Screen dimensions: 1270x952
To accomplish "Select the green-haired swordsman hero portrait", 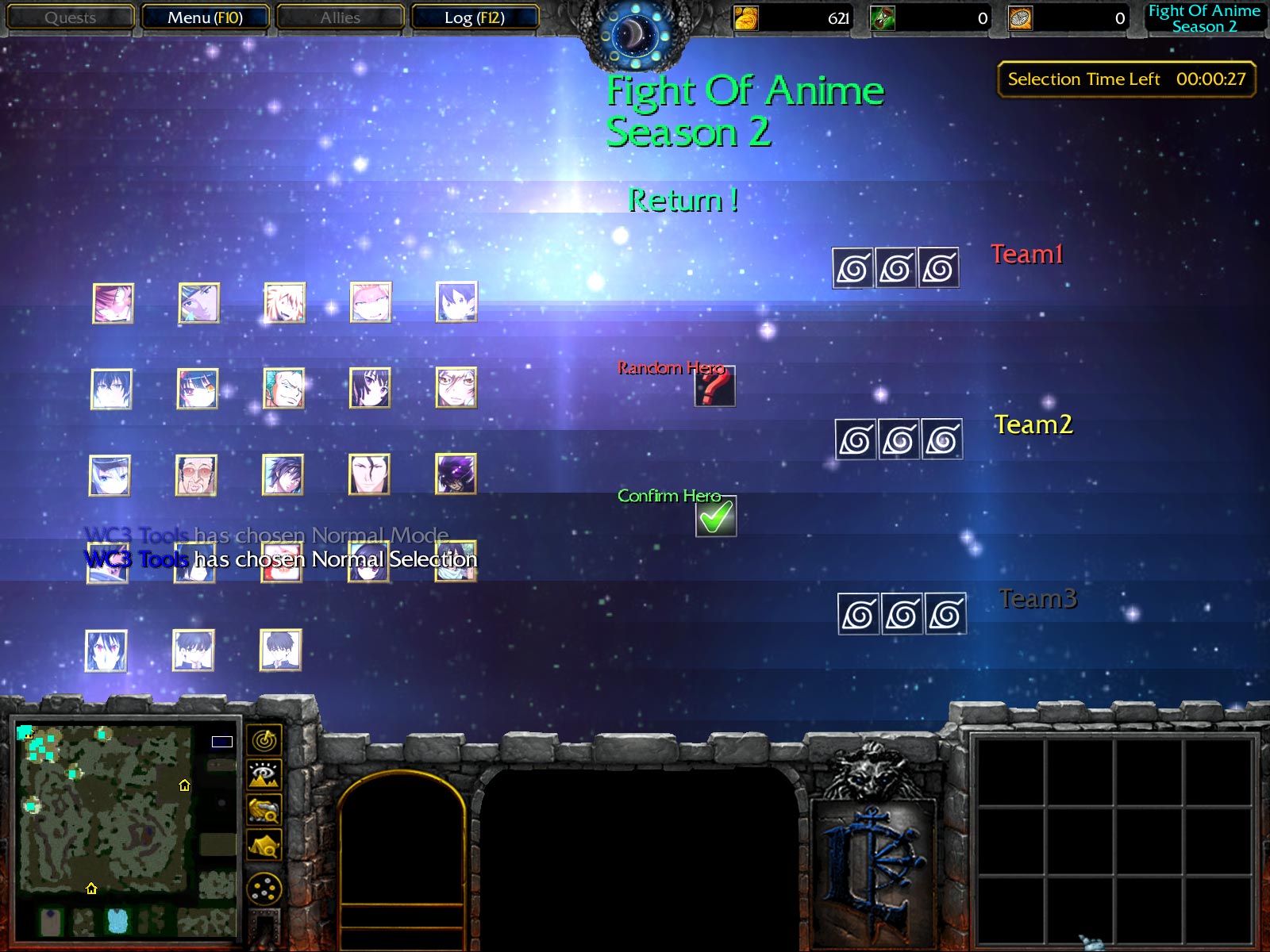I will pos(283,388).
